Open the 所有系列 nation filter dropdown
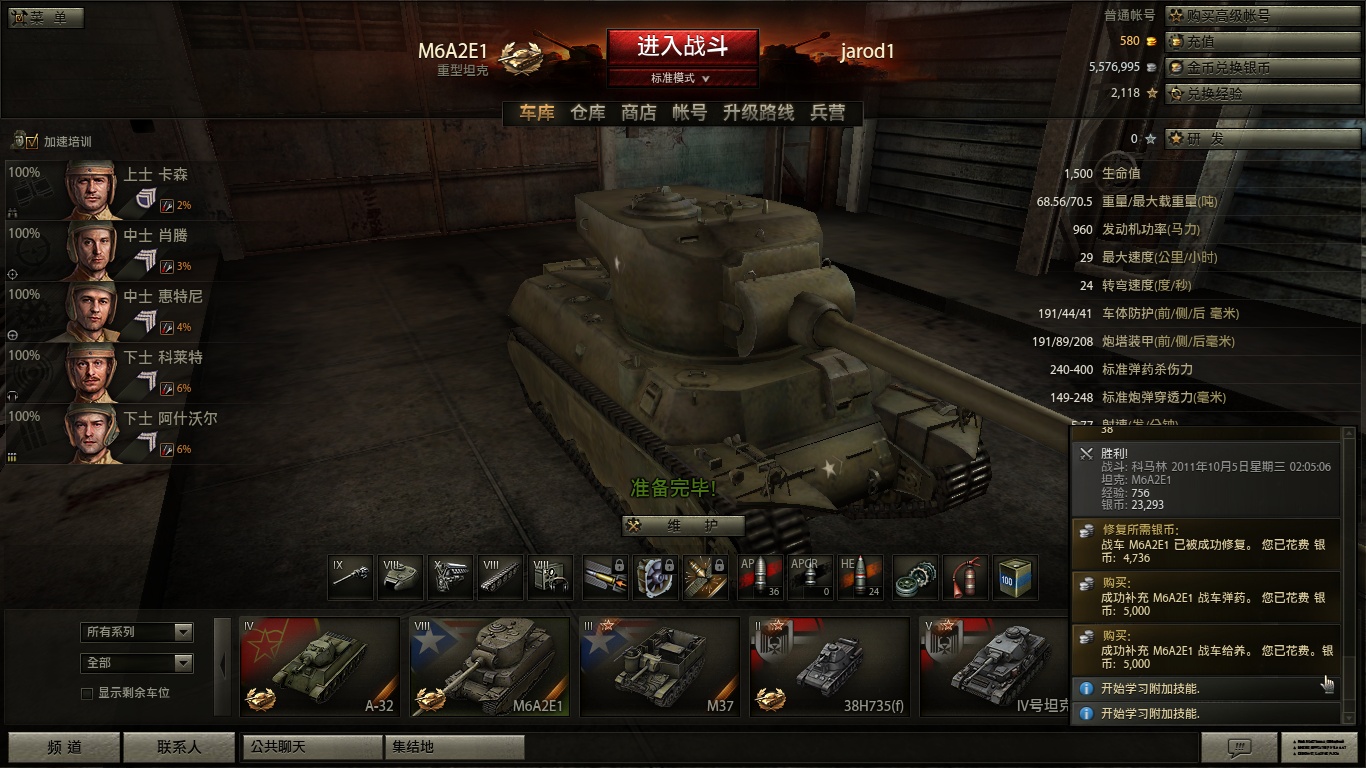The image size is (1366, 768). [x=136, y=632]
